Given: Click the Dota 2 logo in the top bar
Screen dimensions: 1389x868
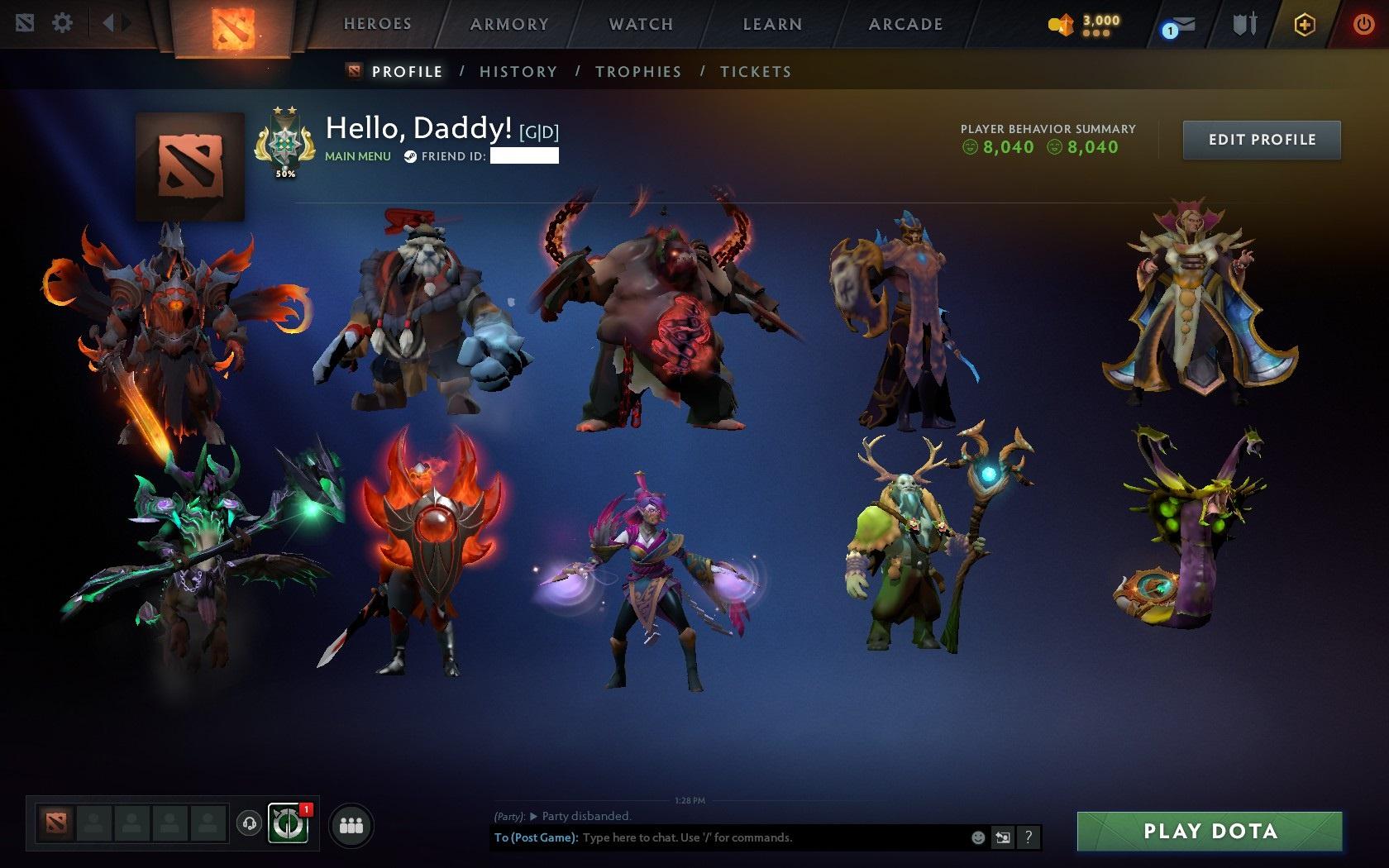Looking at the screenshot, I should 233,27.
